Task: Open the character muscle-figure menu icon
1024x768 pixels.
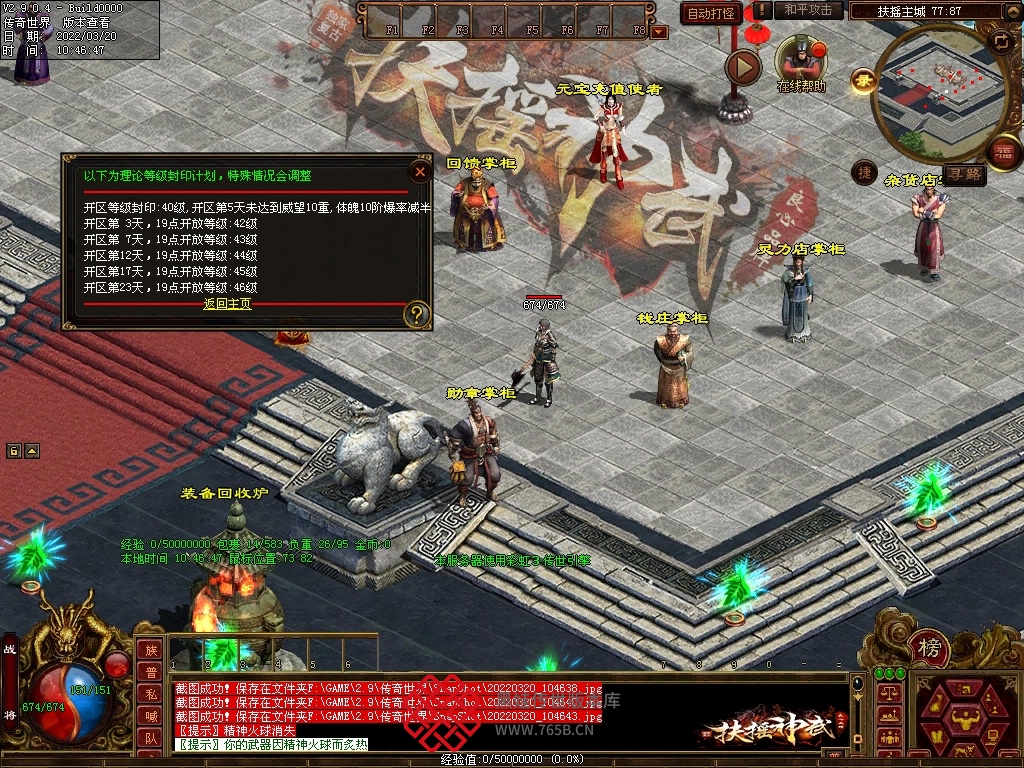Action: pos(964,716)
